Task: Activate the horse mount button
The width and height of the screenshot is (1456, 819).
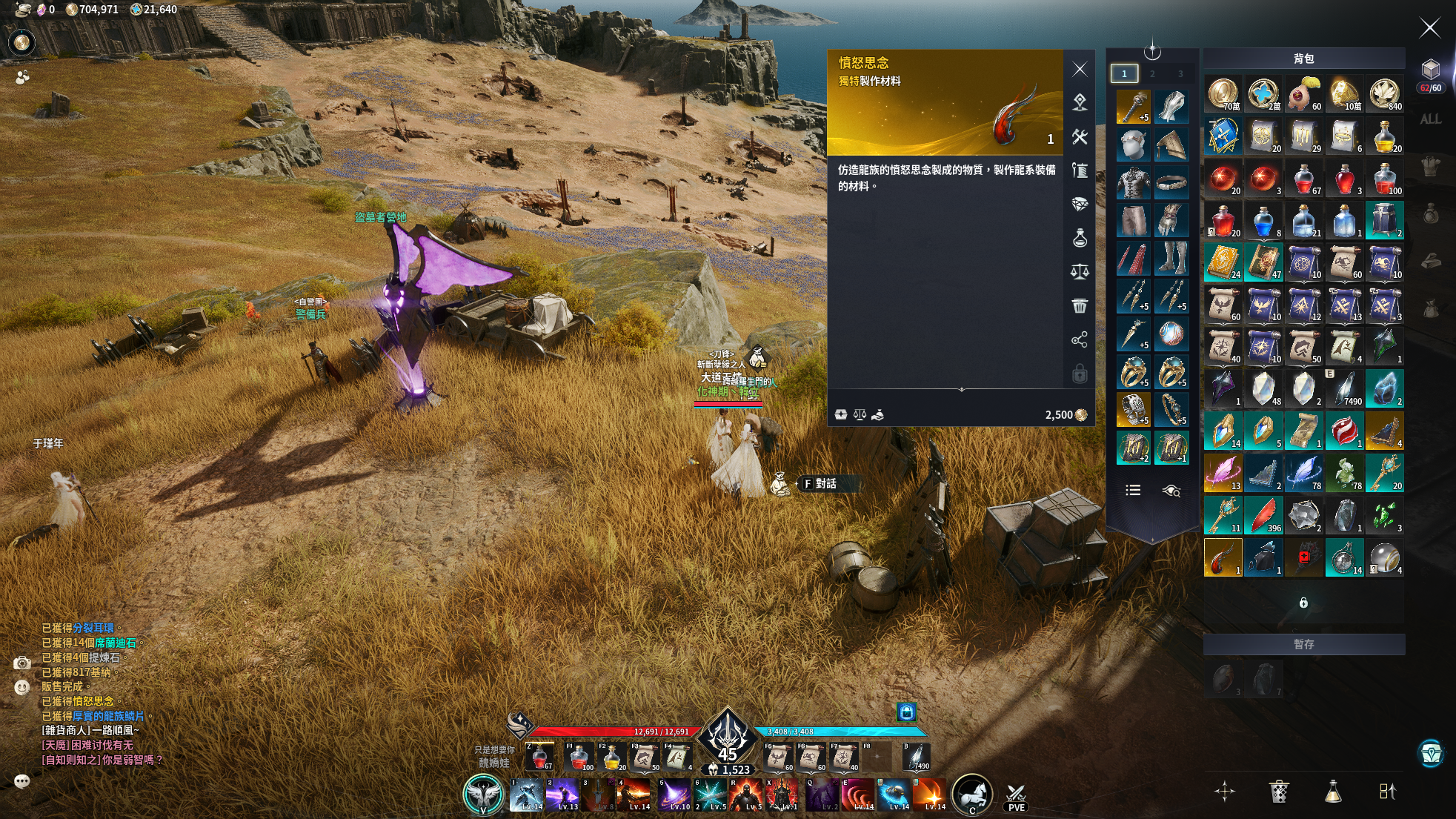Action: [971, 794]
